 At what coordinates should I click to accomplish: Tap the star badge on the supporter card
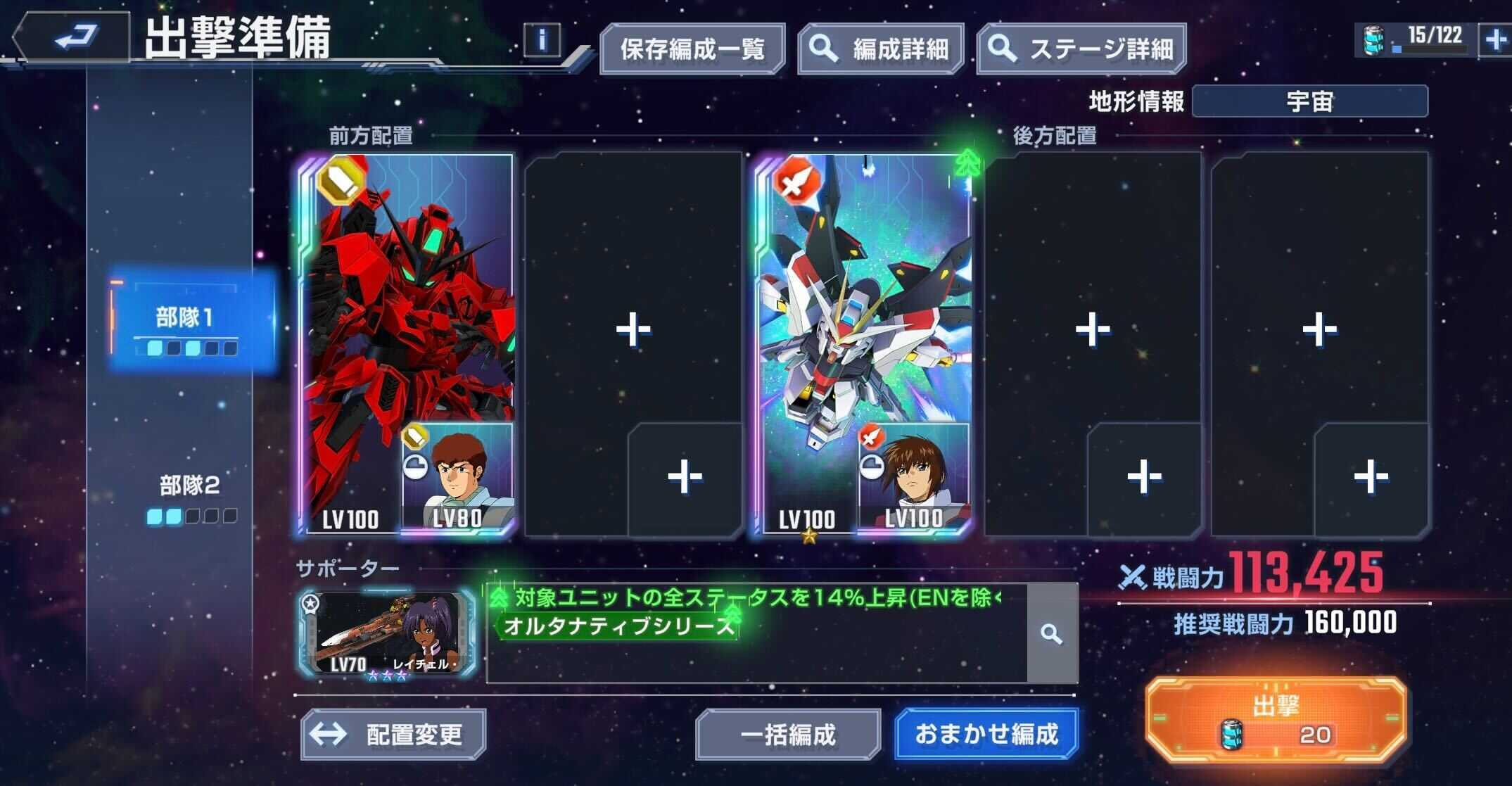click(x=310, y=601)
